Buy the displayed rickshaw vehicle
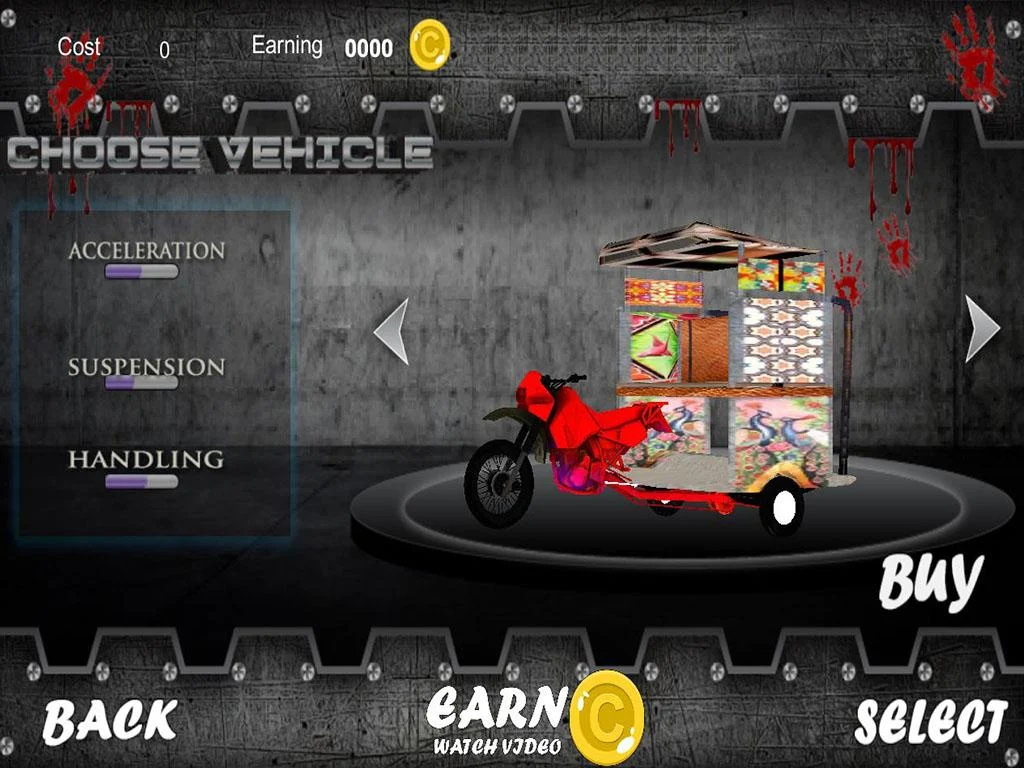The width and height of the screenshot is (1024, 768). pos(930,581)
